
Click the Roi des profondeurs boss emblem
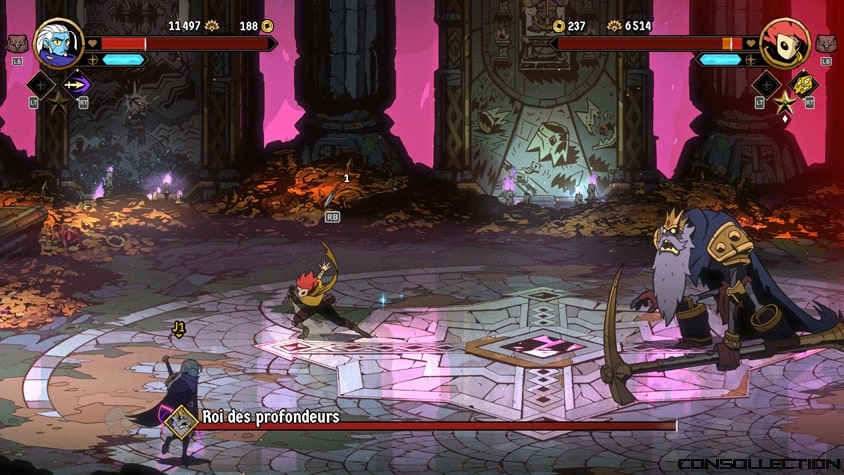point(180,420)
